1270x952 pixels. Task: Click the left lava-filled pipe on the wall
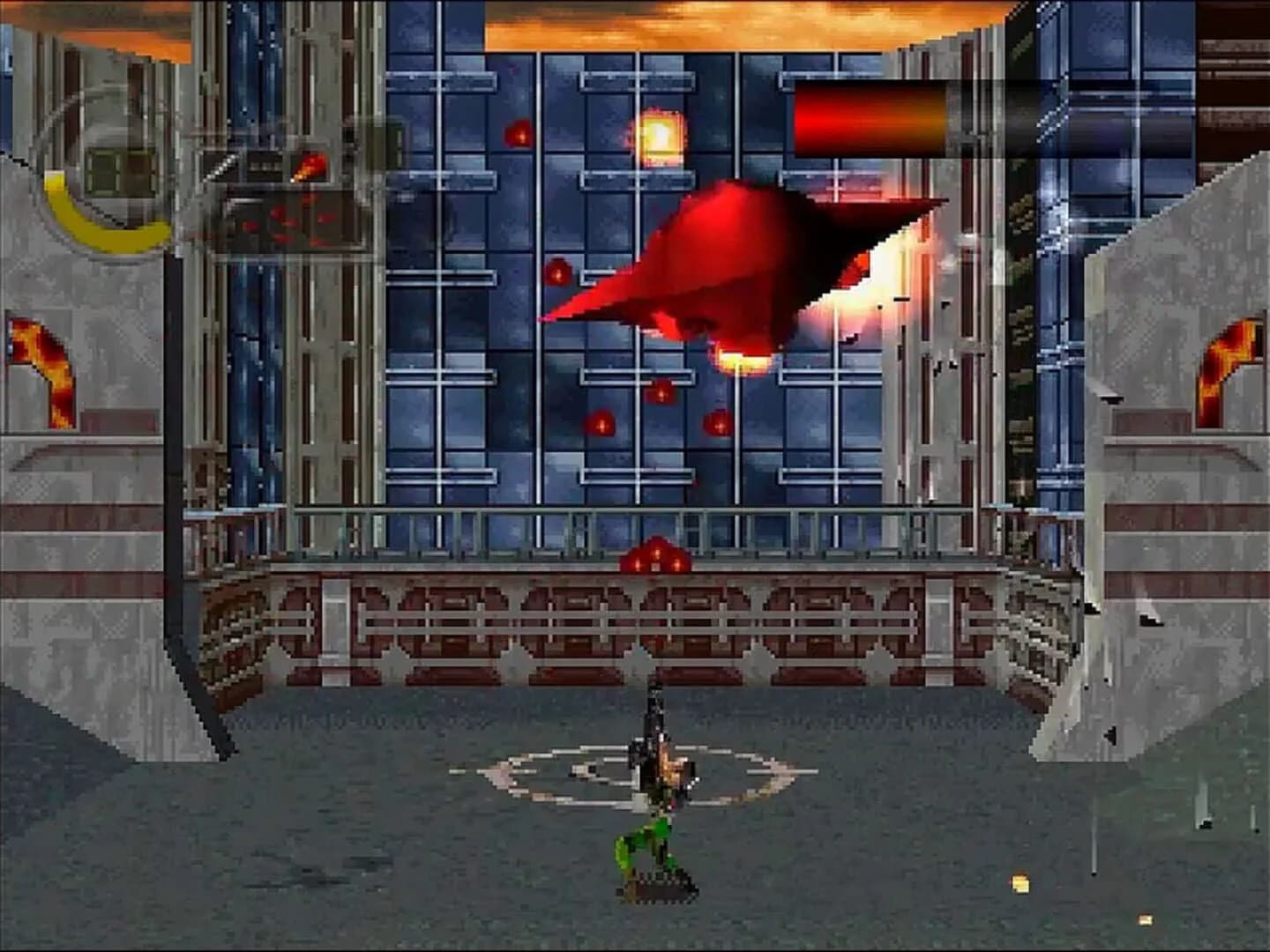(40, 353)
